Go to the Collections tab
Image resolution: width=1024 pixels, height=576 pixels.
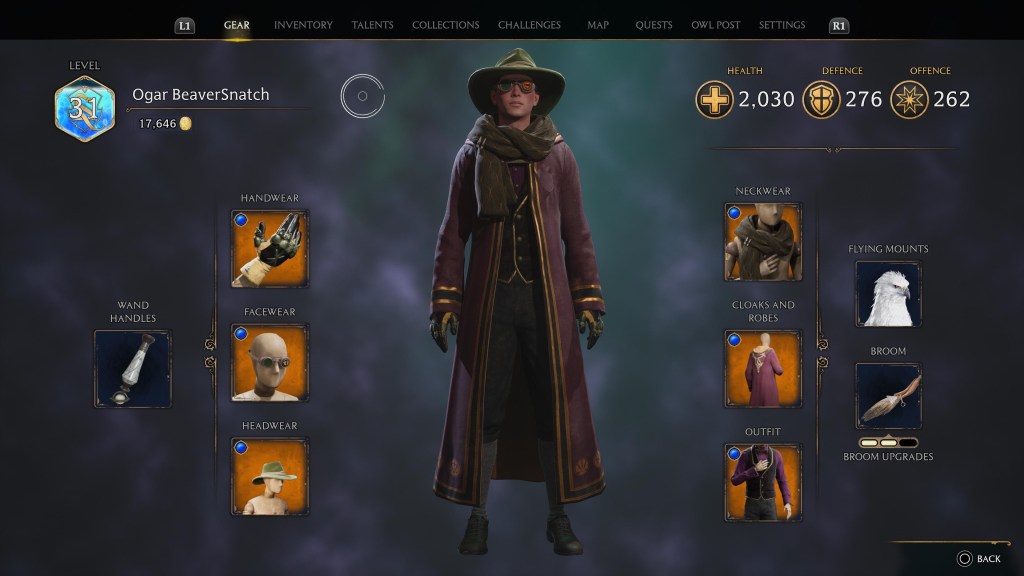(445, 25)
